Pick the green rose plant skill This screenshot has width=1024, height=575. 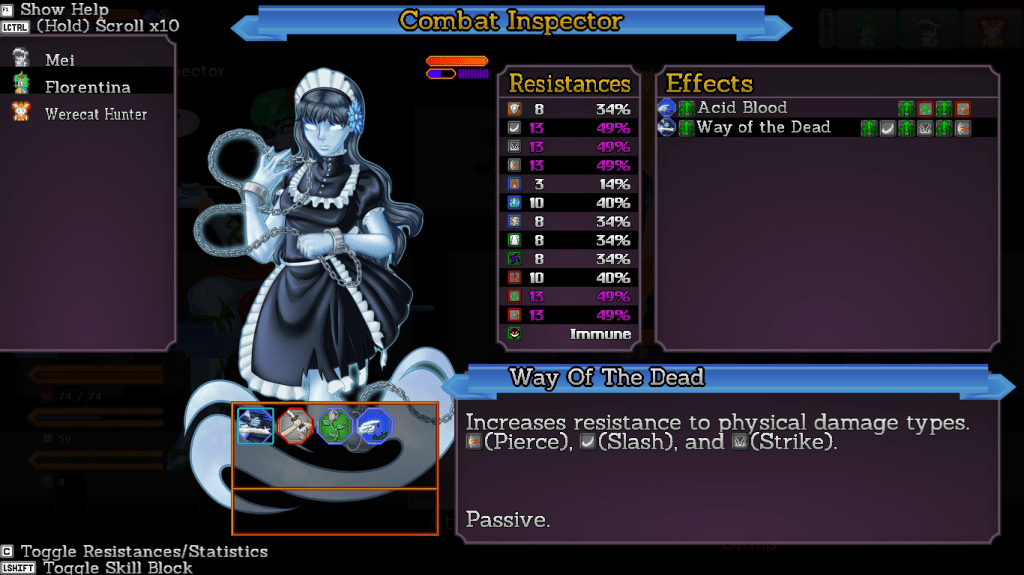coord(335,425)
